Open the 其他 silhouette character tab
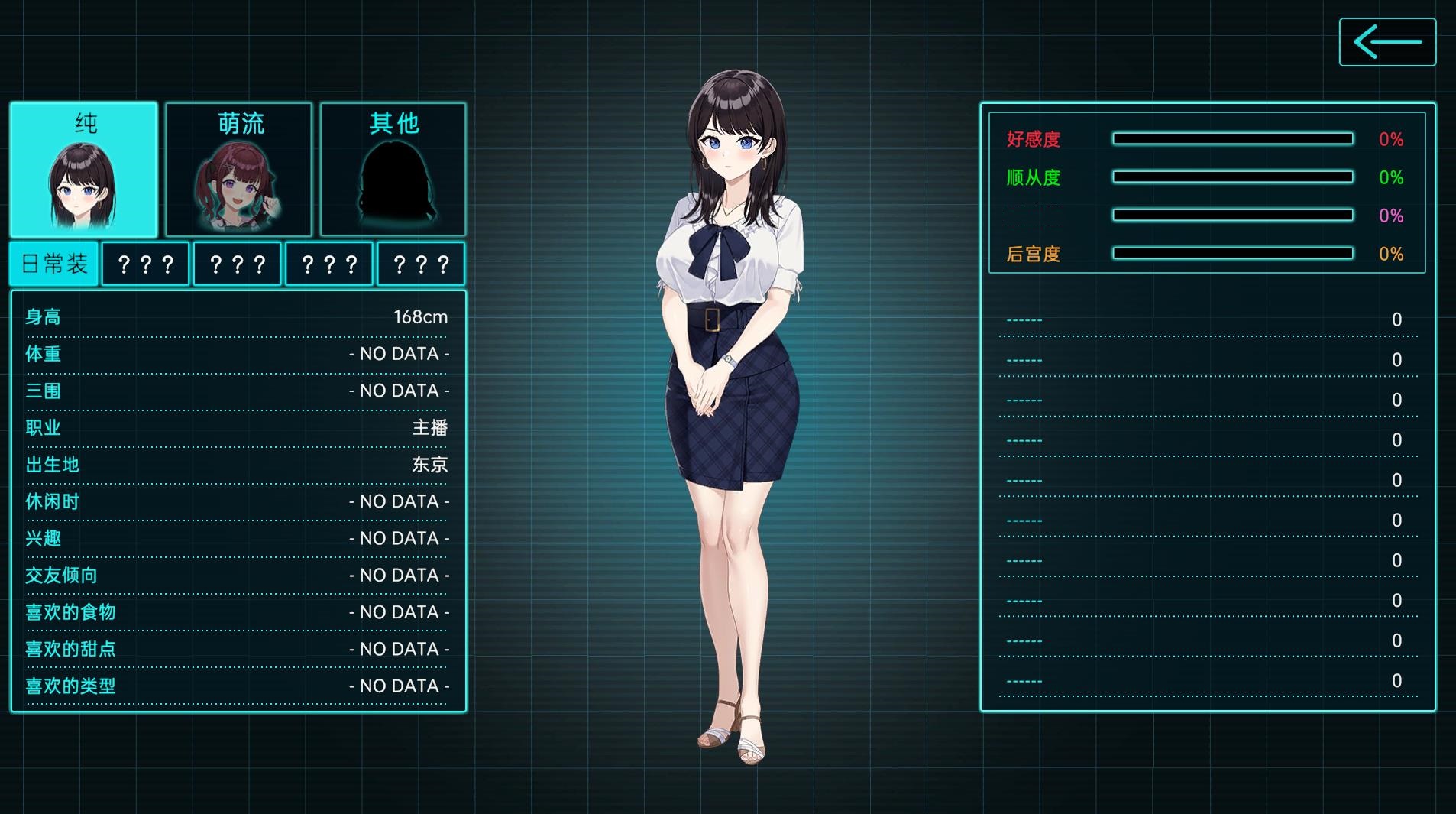1456x814 pixels. point(393,170)
